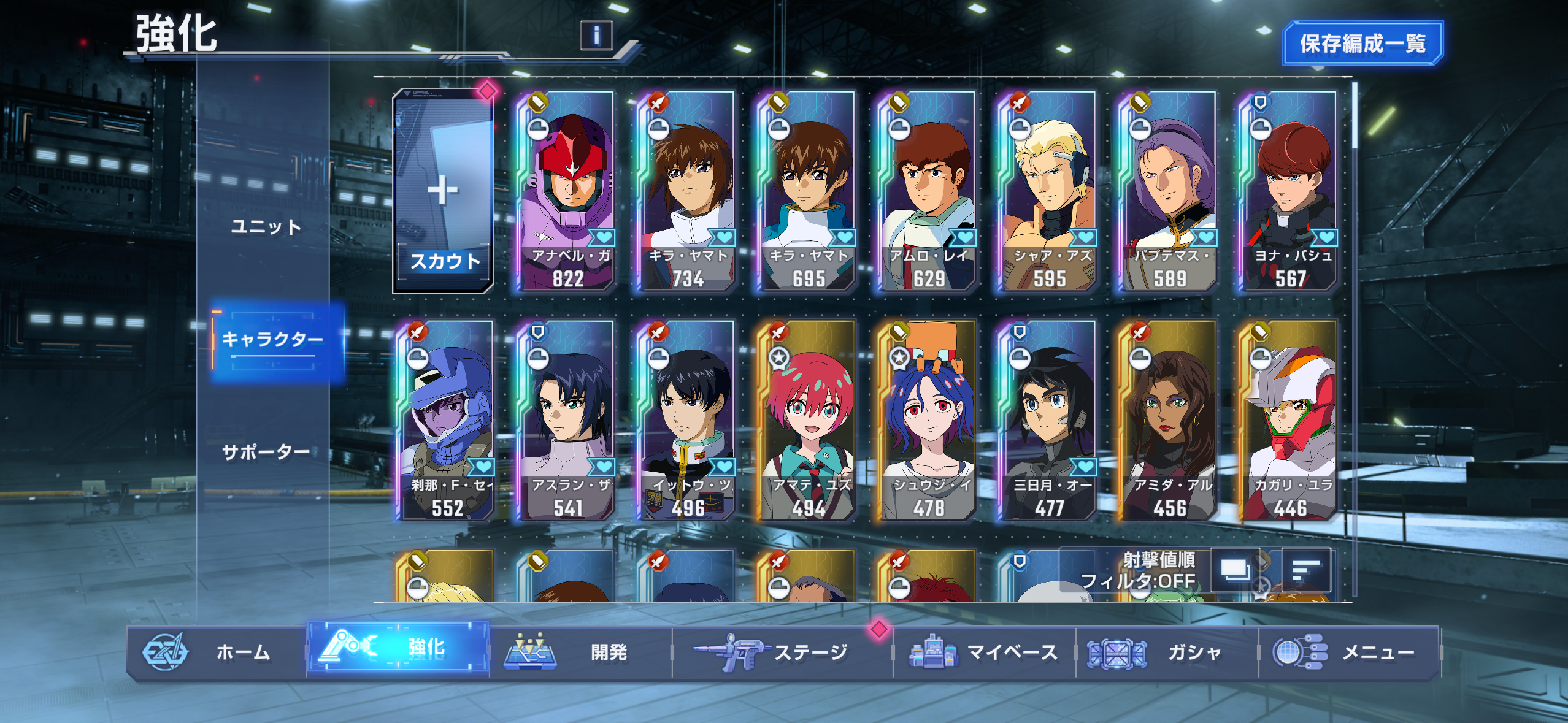Select the 刹那・F・セ character card

click(447, 421)
